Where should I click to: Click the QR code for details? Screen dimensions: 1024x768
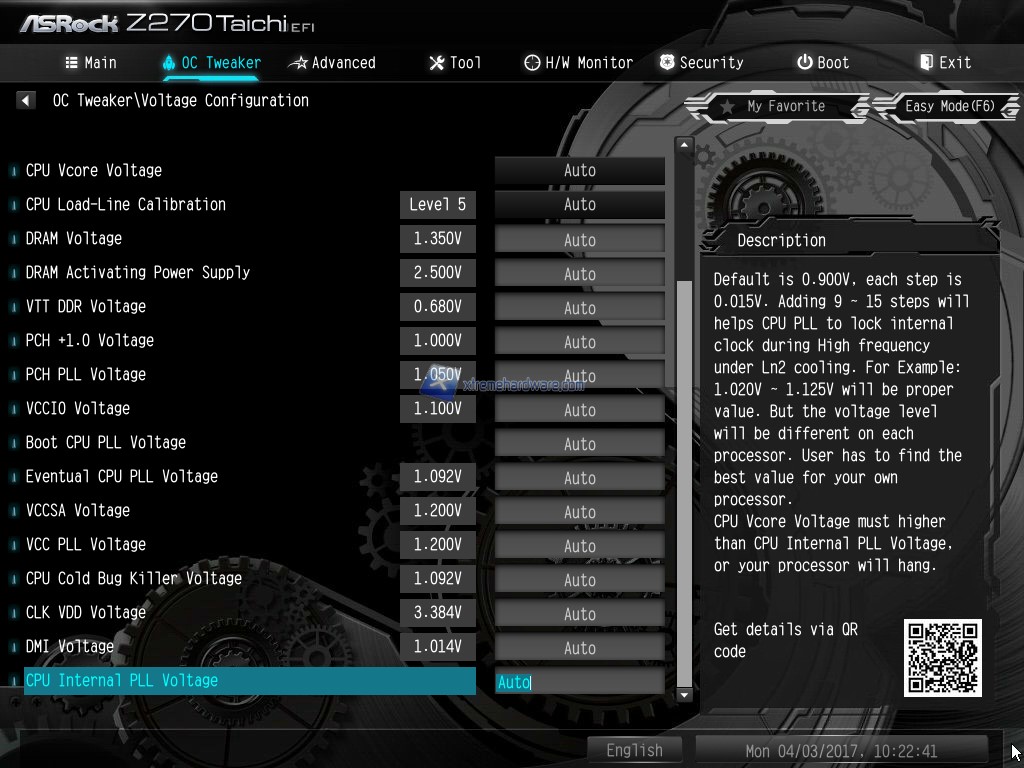942,657
